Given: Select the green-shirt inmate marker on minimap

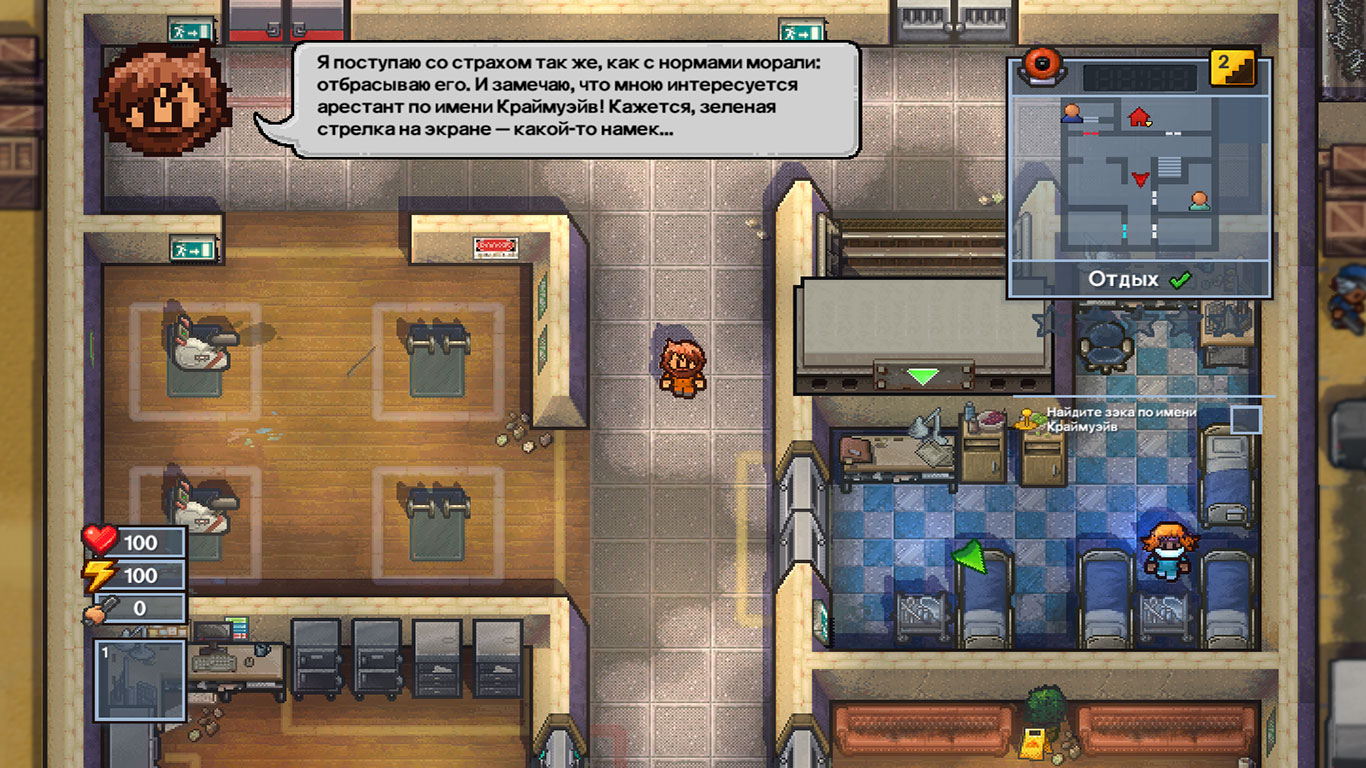Looking at the screenshot, I should click(1198, 201).
